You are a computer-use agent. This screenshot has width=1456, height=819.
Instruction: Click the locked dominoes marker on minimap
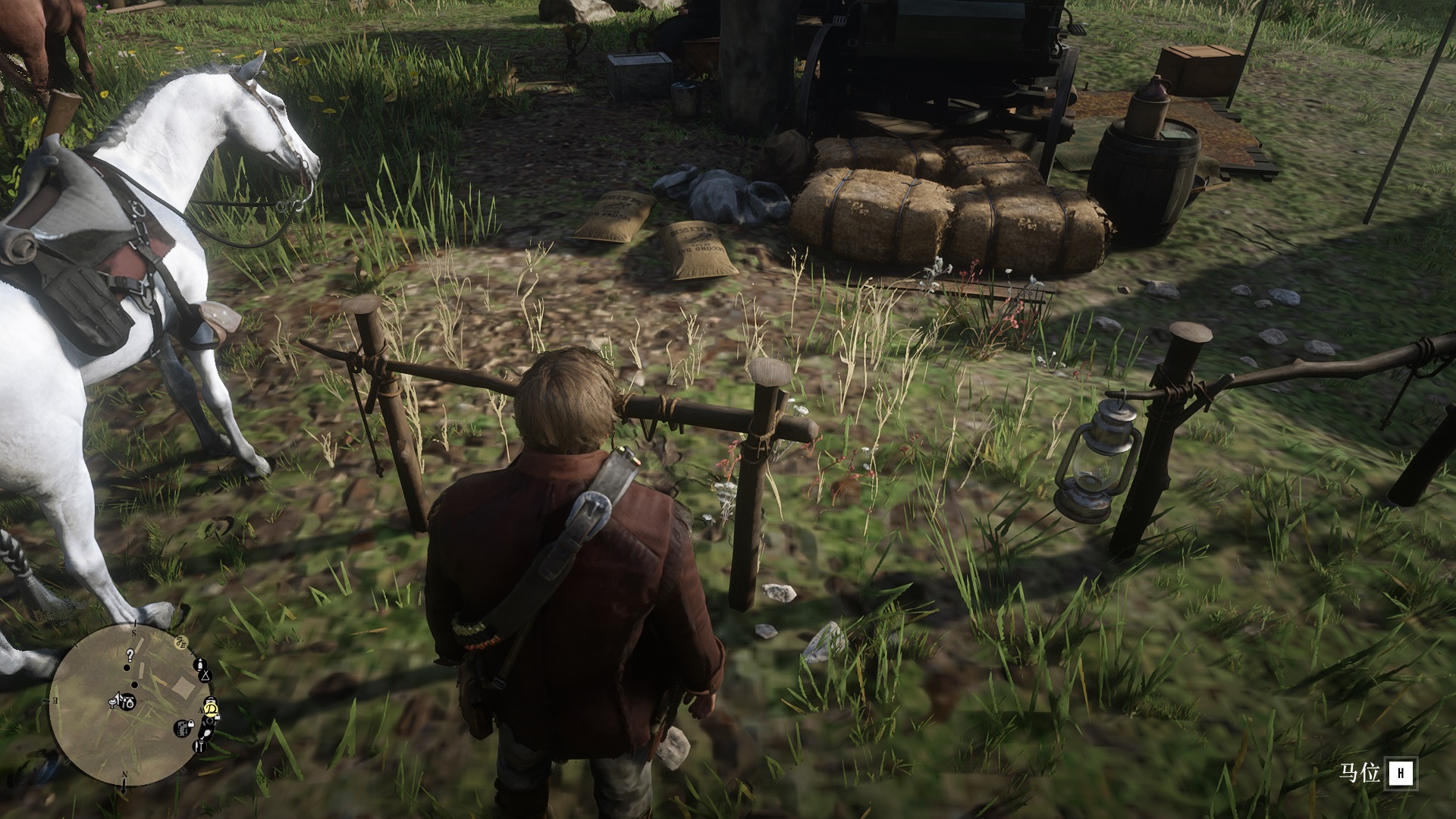coord(184,729)
